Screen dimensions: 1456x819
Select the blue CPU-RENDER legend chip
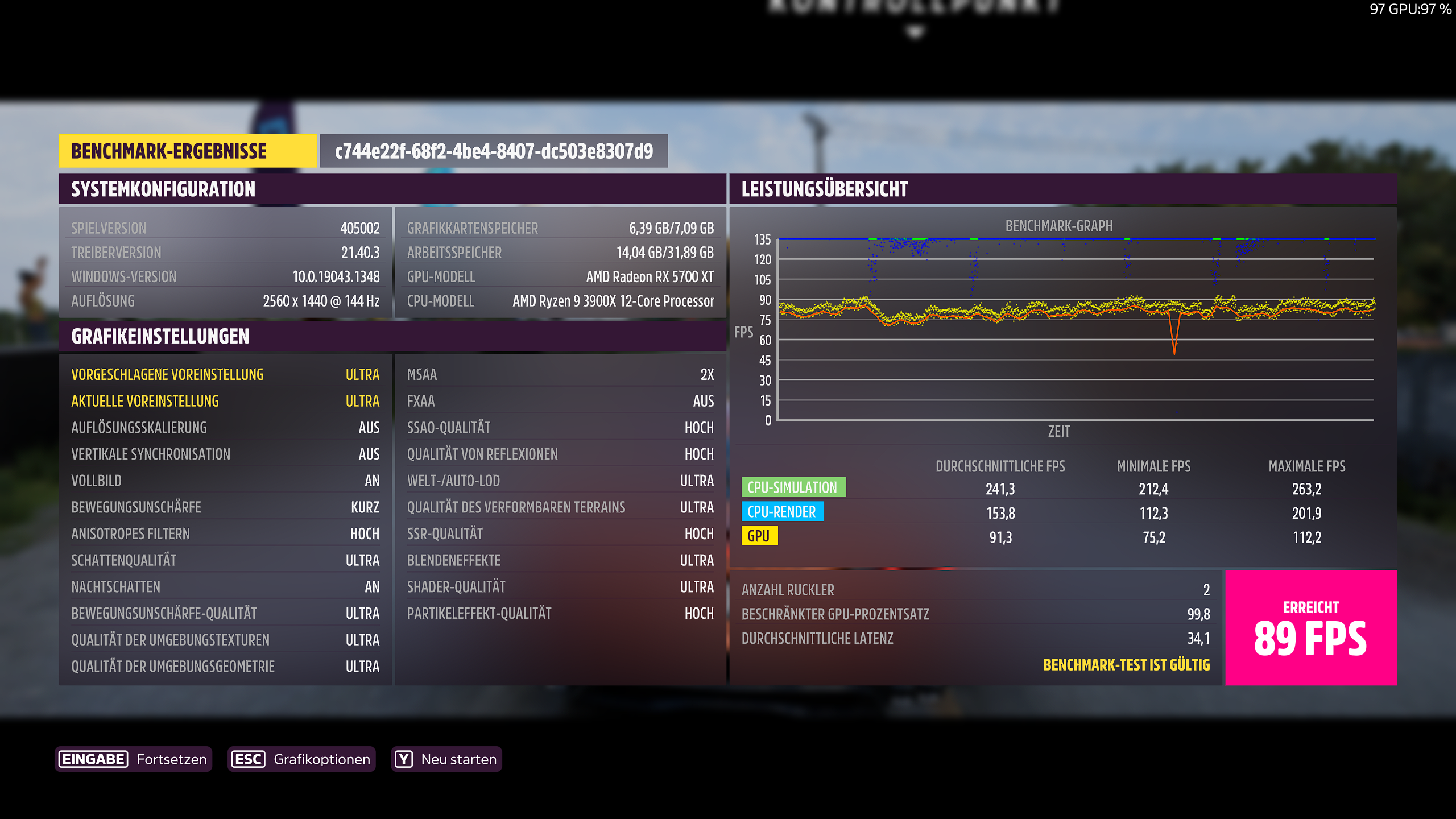pyautogui.click(x=783, y=511)
